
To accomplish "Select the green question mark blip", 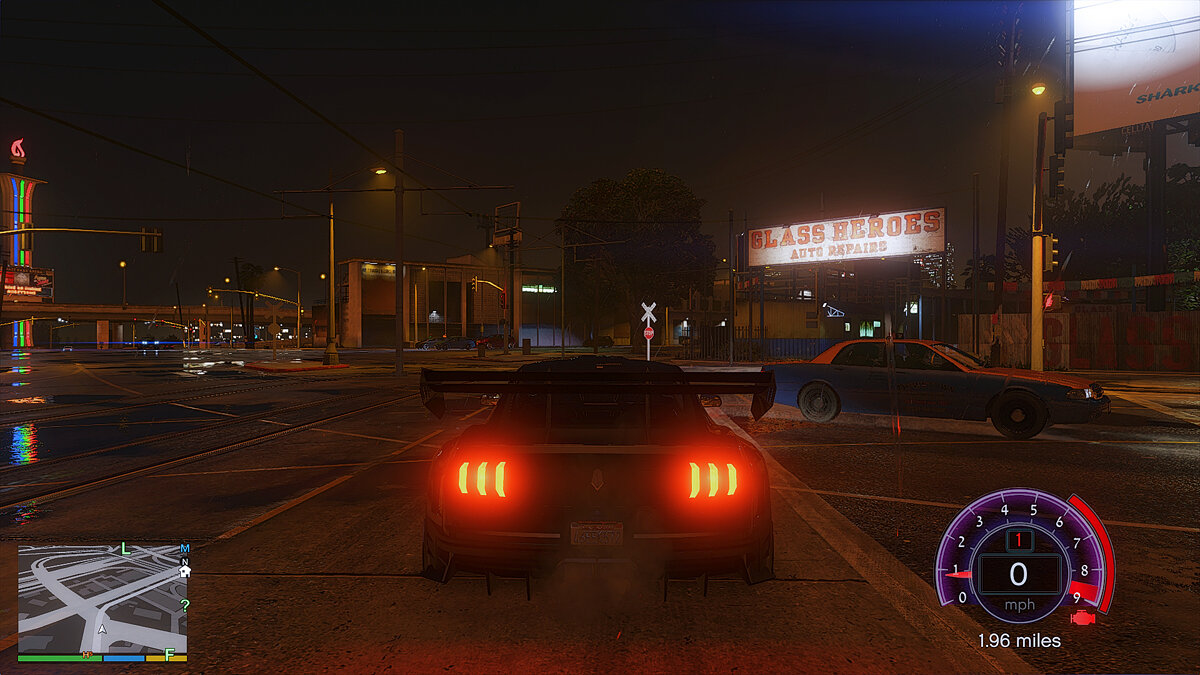I will coord(184,605).
